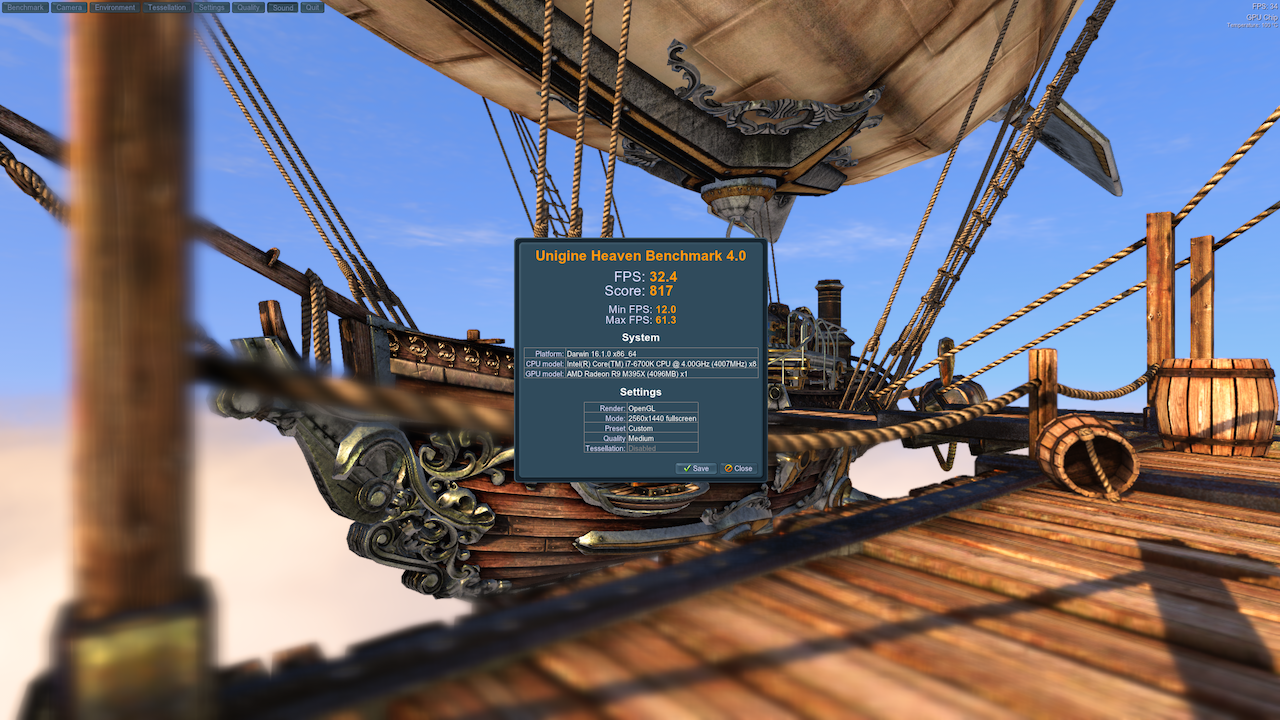Toggle the Sound button
The image size is (1280, 720).
[x=283, y=7]
